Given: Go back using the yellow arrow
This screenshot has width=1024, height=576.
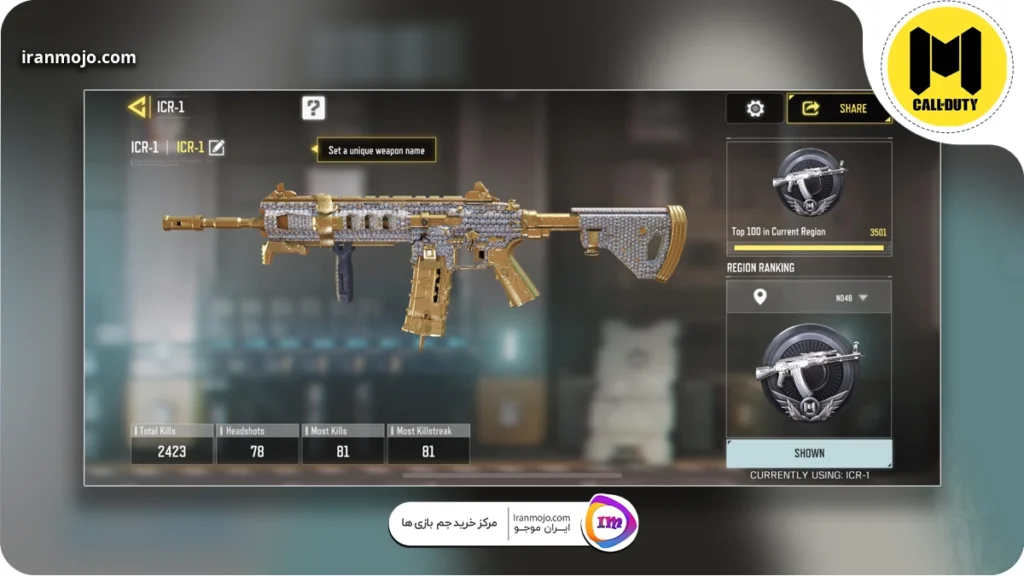Looking at the screenshot, I should pyautogui.click(x=137, y=107).
